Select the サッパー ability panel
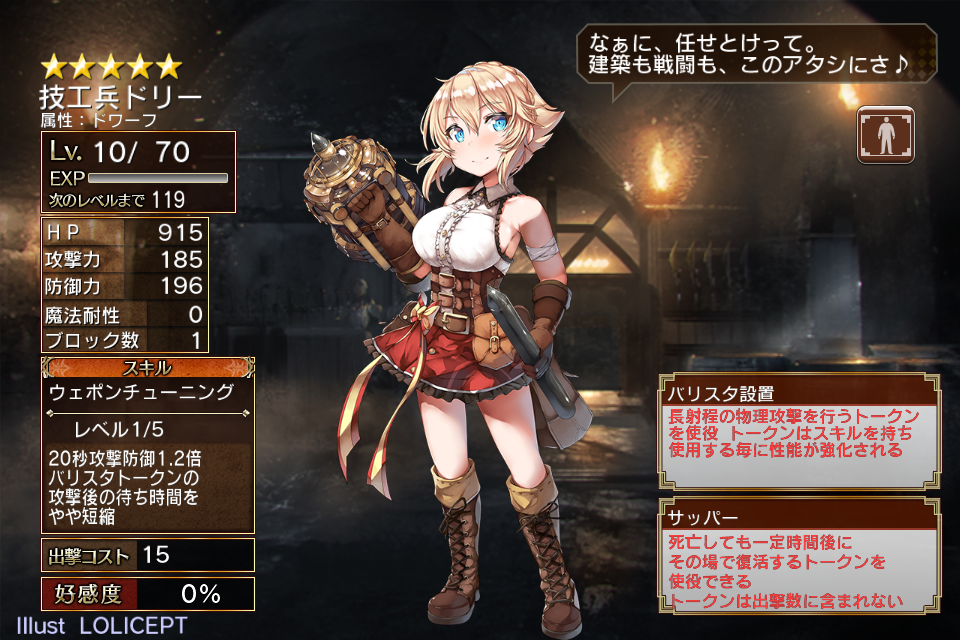Viewport: 960px width, 640px height. [798, 555]
